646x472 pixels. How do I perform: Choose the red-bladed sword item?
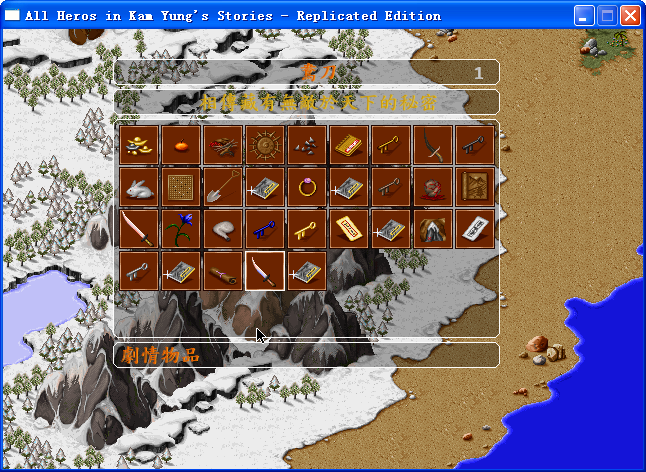click(x=138, y=228)
